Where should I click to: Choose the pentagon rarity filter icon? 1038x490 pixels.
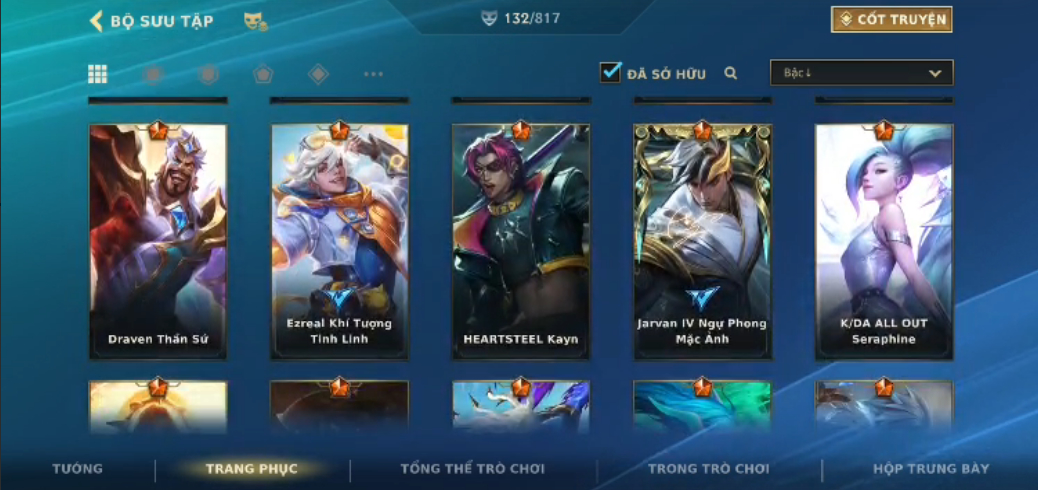pos(263,74)
